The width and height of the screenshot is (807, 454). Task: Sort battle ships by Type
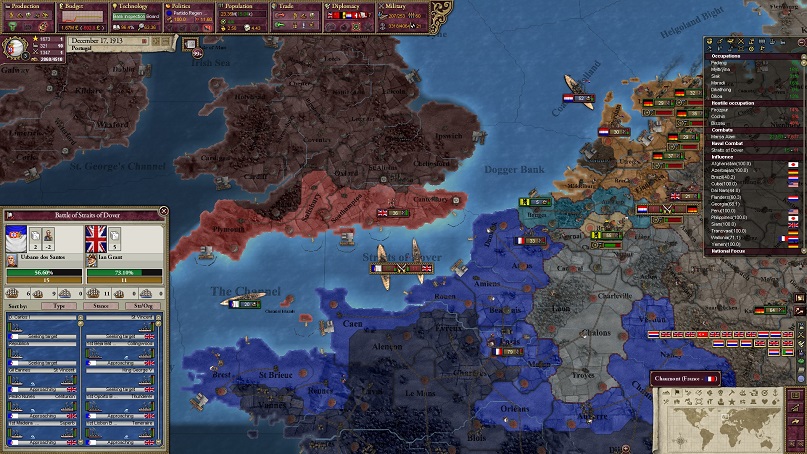tap(59, 305)
